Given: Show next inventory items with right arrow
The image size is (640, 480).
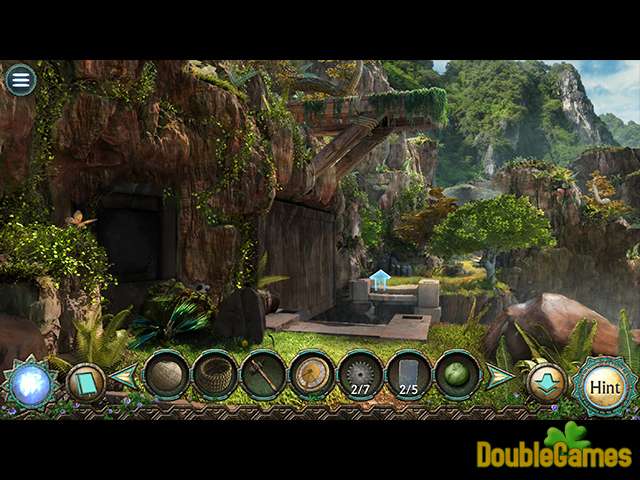Looking at the screenshot, I should (499, 376).
